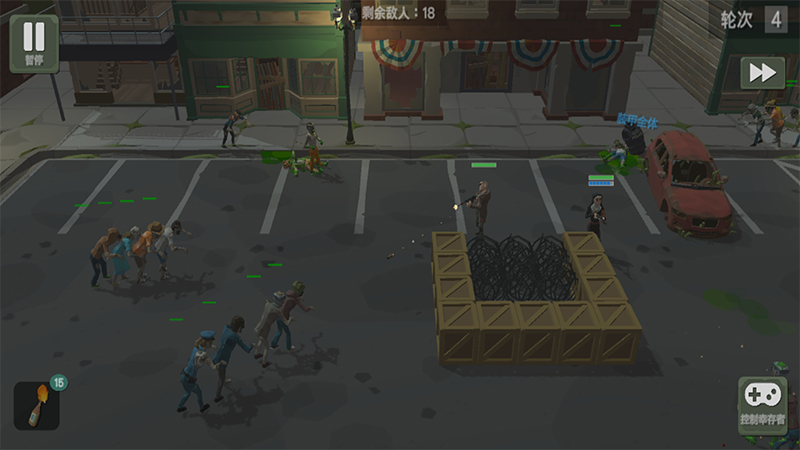Image resolution: width=800 pixels, height=450 pixels.
Task: Activate the fast-forward speed button
Action: [x=762, y=73]
